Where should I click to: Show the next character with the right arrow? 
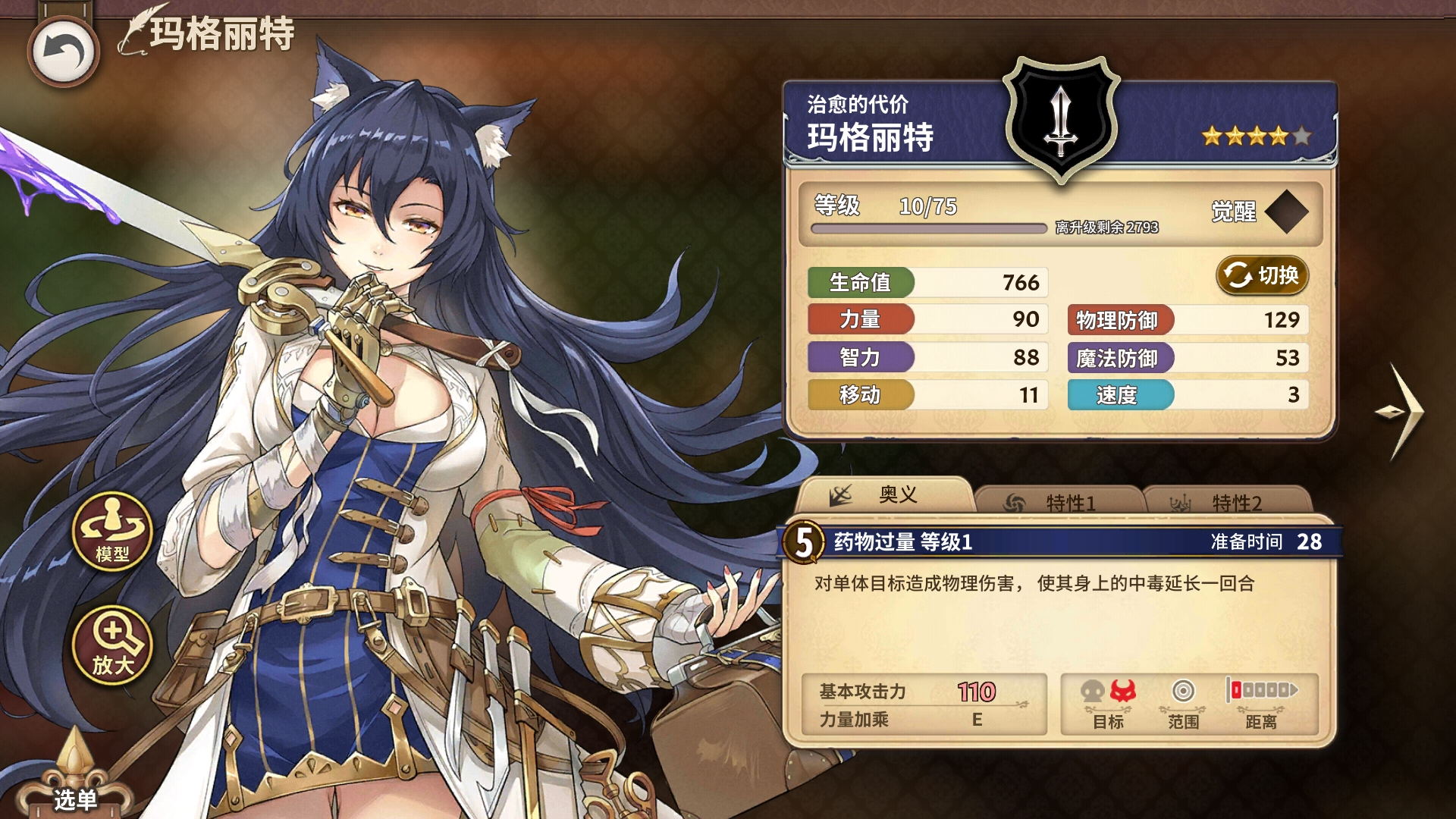click(1400, 412)
